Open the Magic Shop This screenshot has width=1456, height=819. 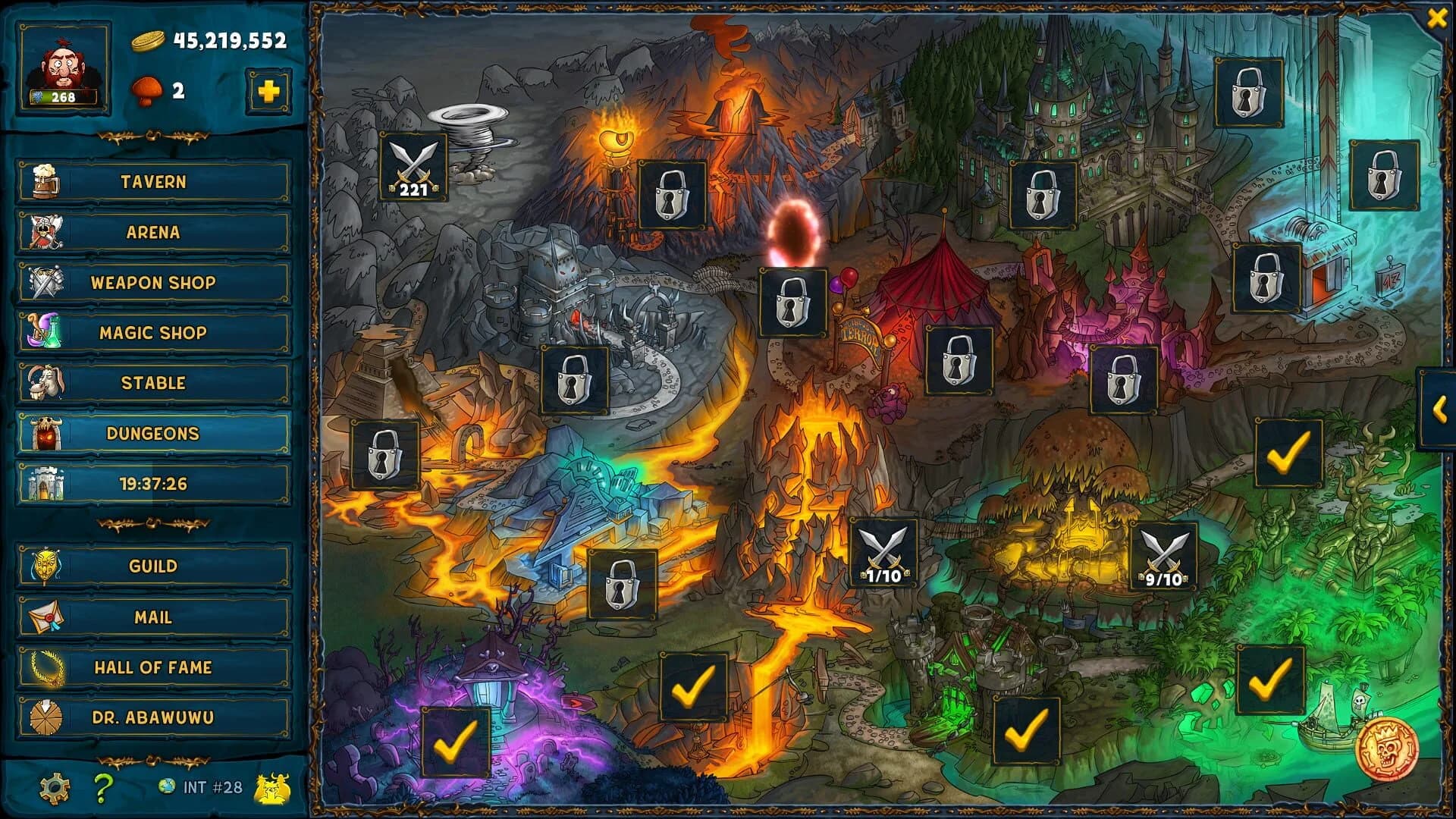152,332
